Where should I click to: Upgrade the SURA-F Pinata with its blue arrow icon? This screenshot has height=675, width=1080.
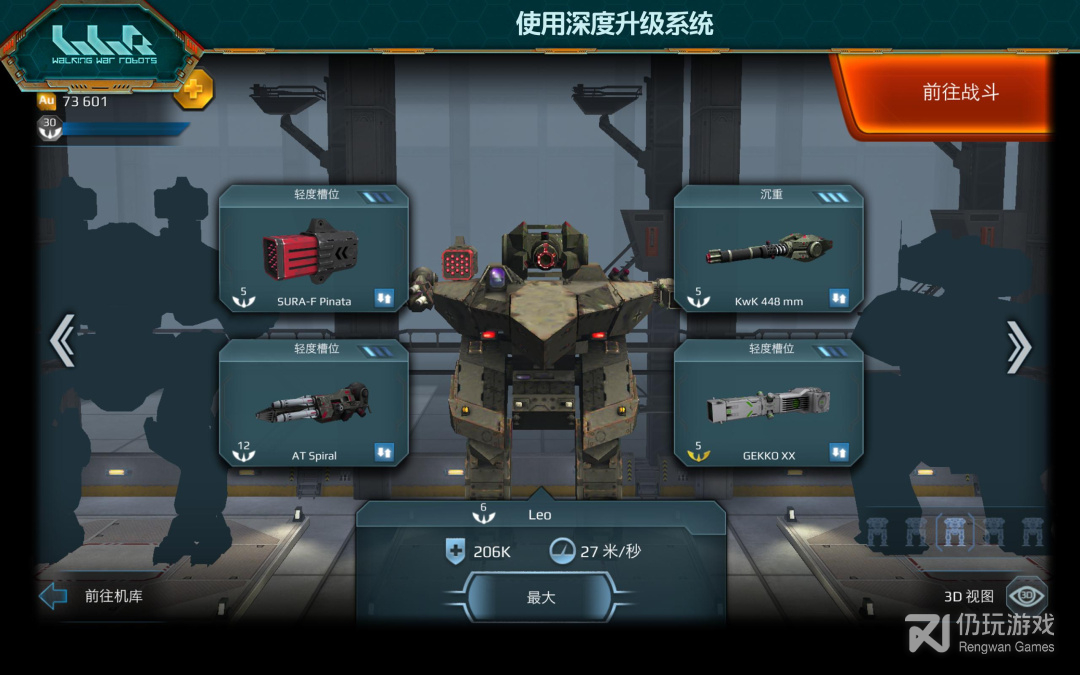[385, 298]
